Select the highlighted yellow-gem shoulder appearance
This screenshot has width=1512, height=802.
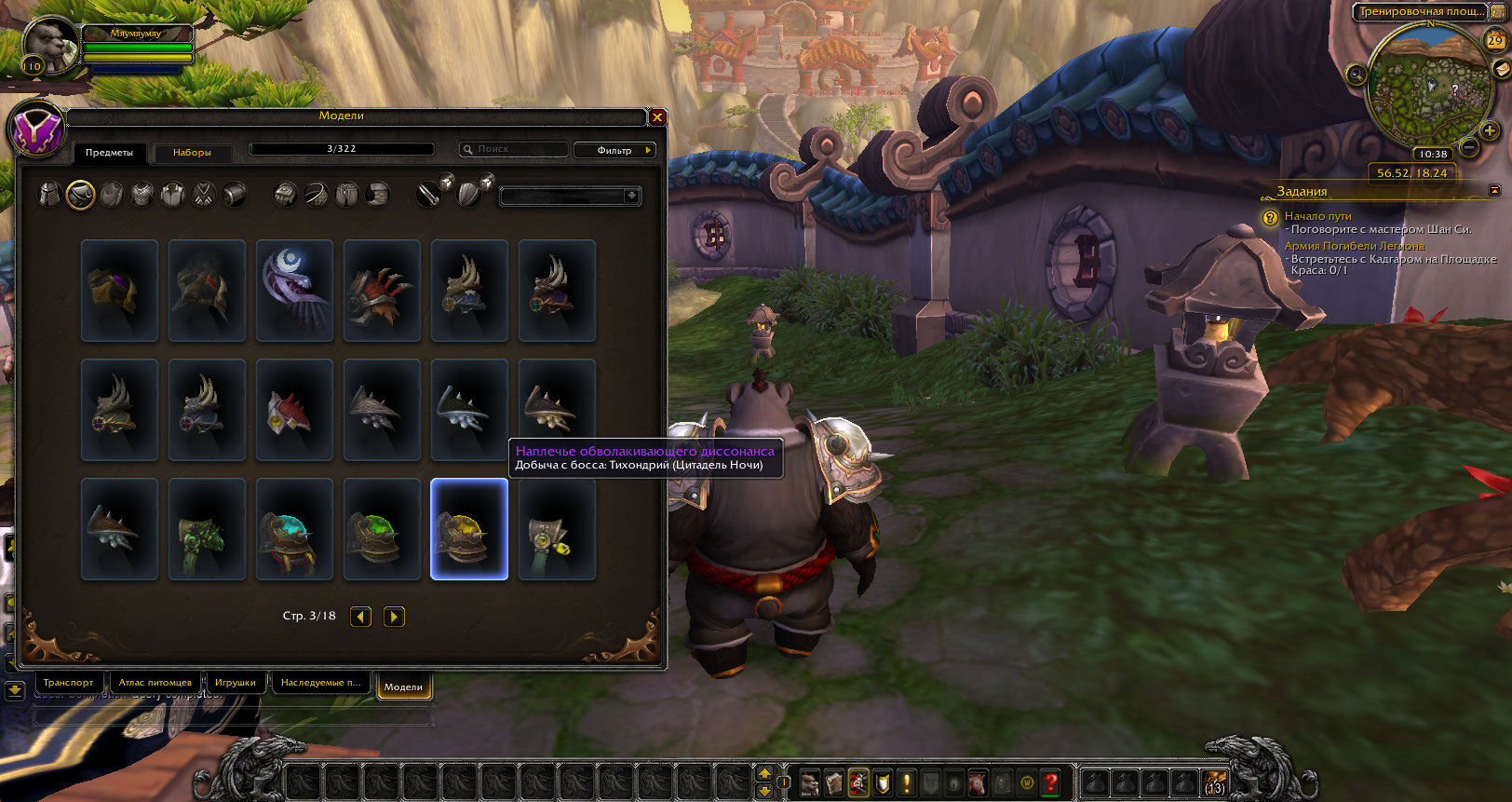(x=469, y=529)
